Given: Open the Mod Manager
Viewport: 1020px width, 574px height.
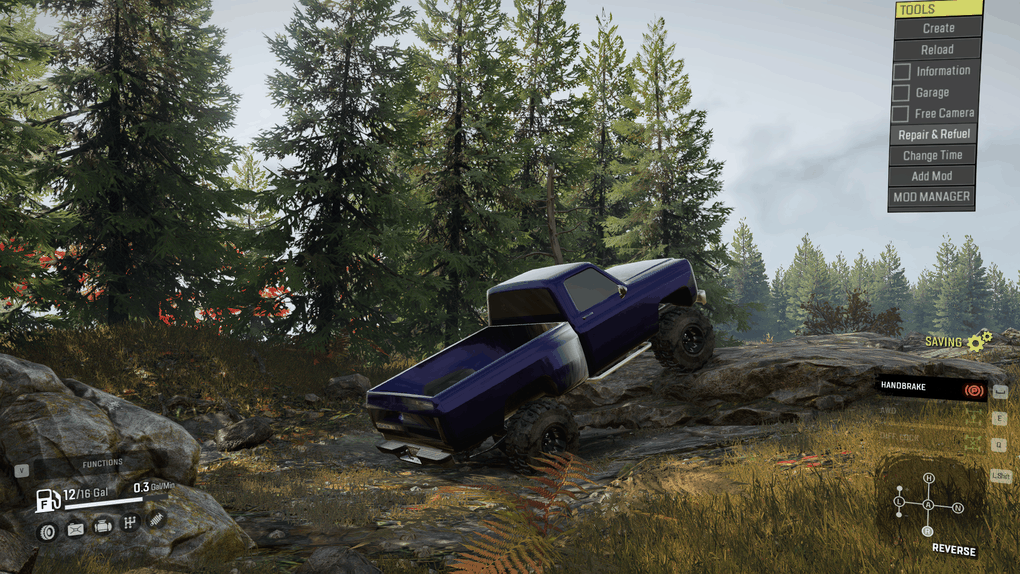Looking at the screenshot, I should click(x=932, y=197).
